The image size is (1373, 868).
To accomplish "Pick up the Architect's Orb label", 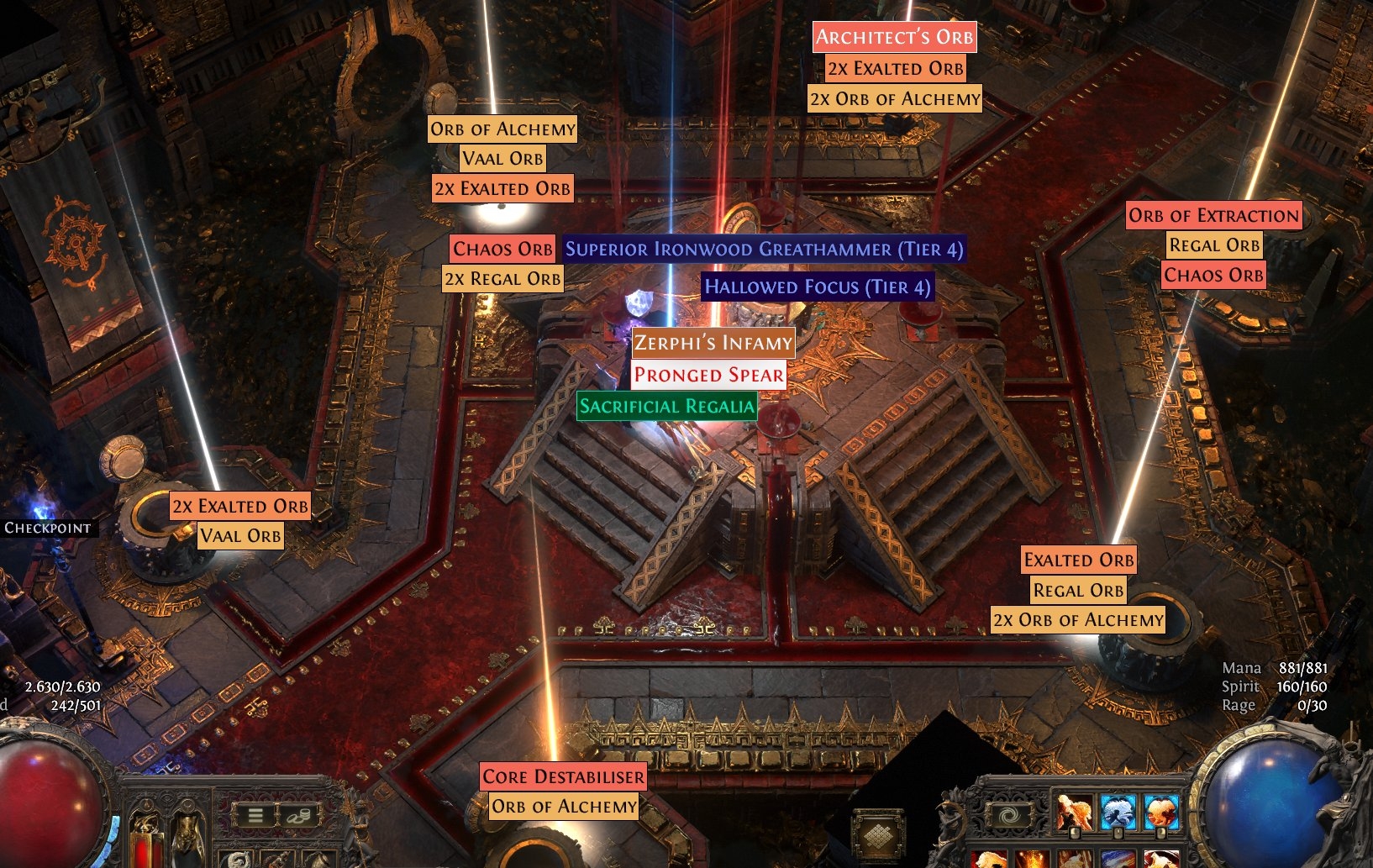I will (x=894, y=37).
